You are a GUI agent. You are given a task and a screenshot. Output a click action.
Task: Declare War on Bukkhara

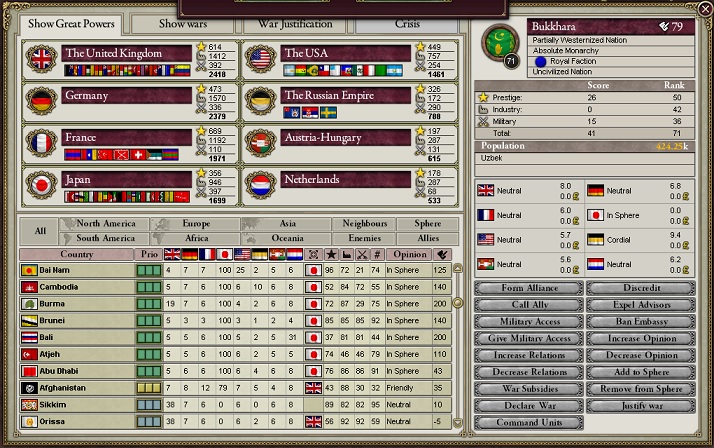point(528,406)
